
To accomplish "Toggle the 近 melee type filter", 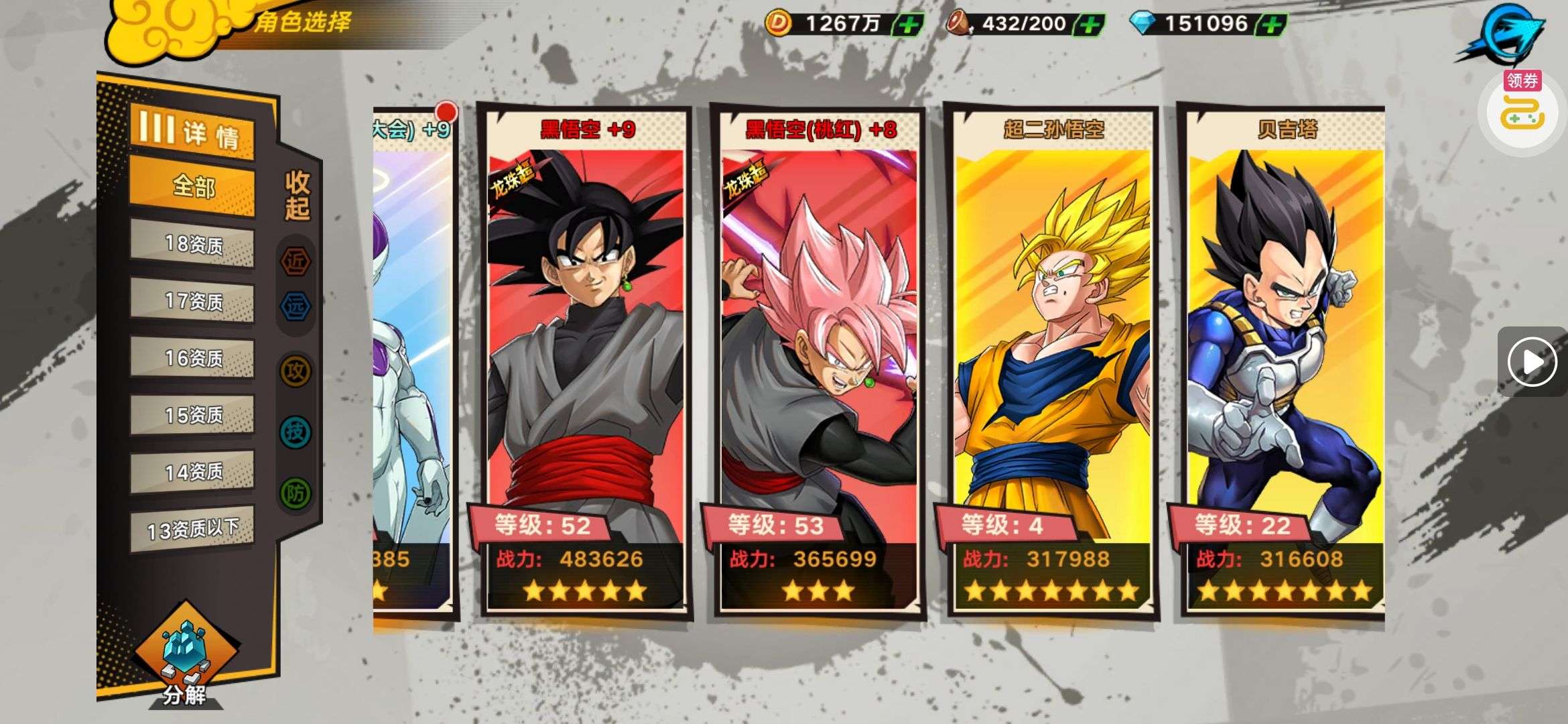I will [x=296, y=261].
